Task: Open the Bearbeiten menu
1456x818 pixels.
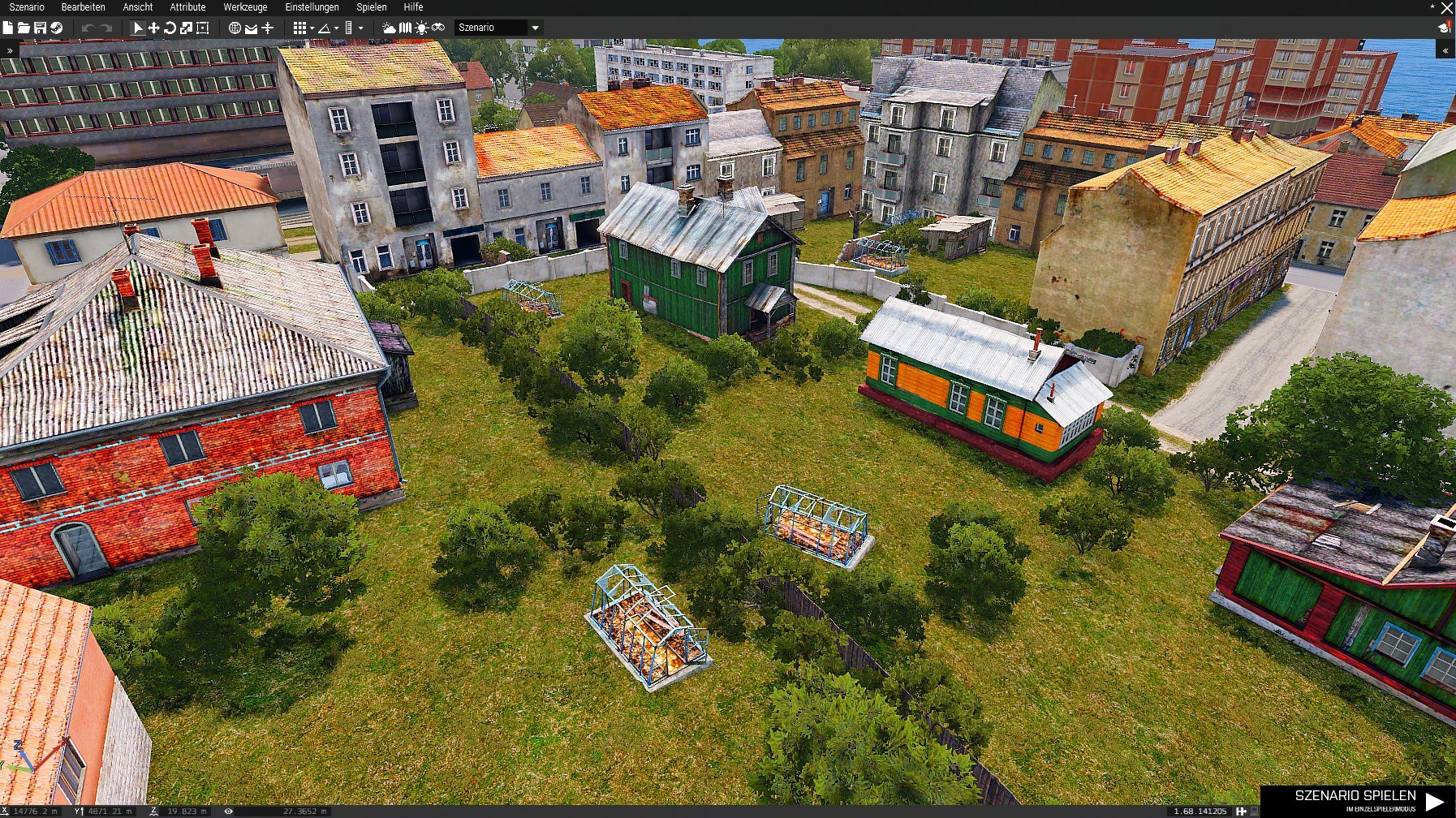Action: pos(83,7)
